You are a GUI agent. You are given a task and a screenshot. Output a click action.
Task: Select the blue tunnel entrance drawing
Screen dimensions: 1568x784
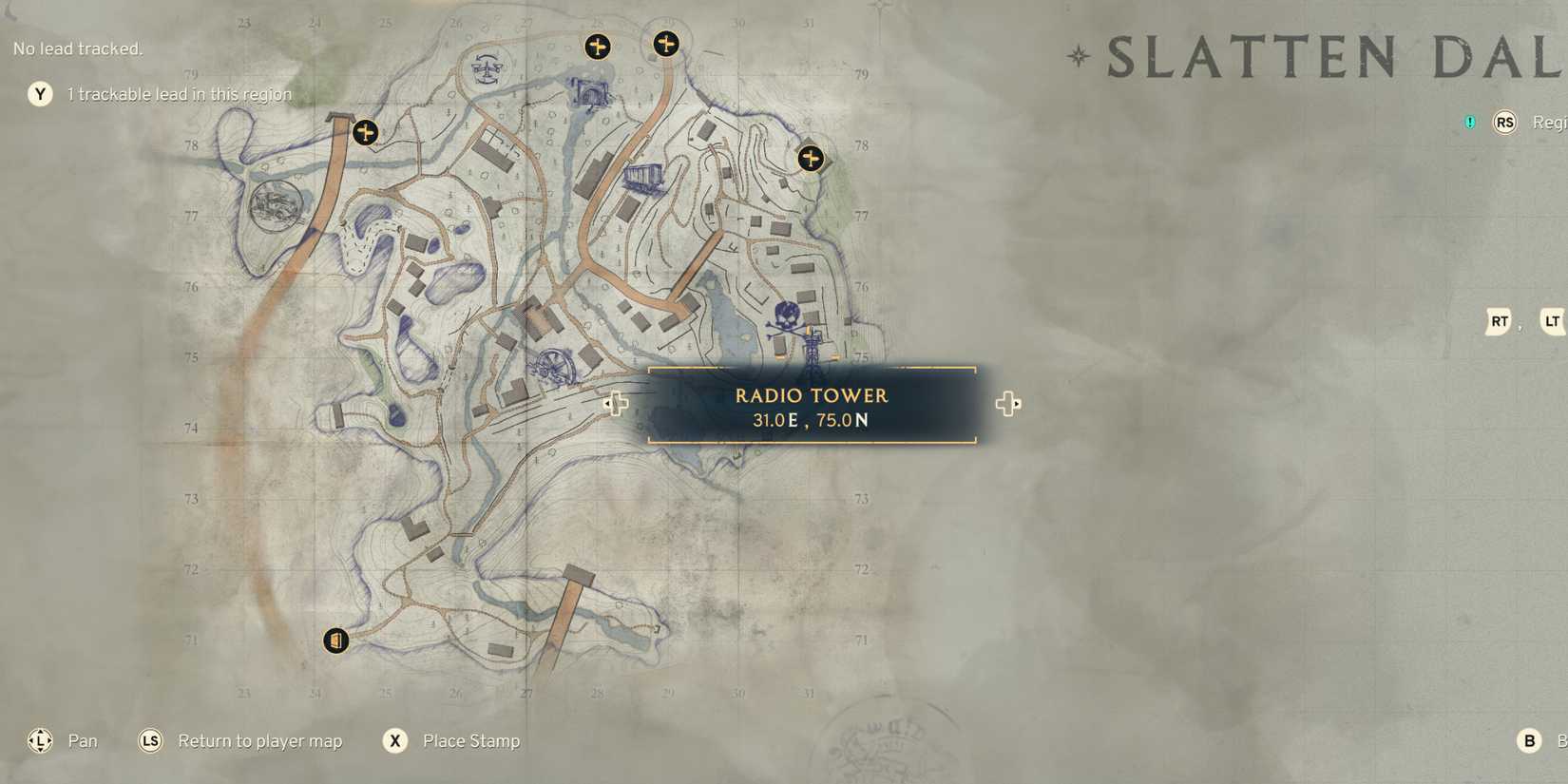point(590,90)
